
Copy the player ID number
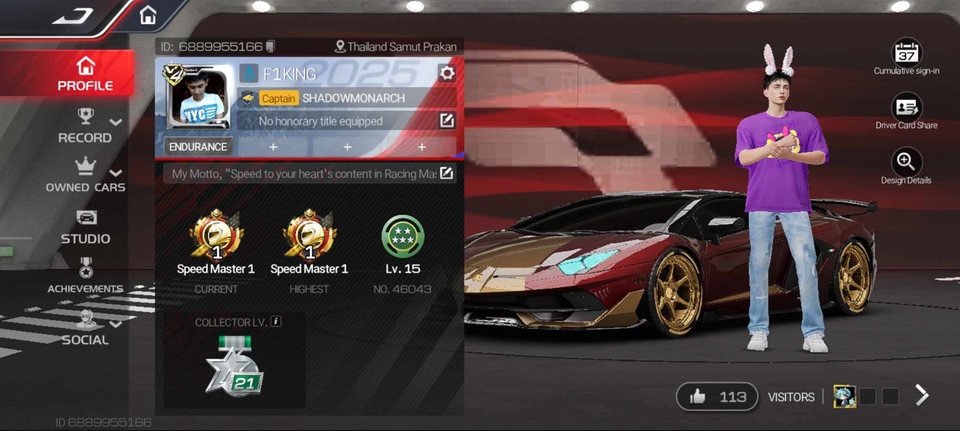[x=270, y=47]
